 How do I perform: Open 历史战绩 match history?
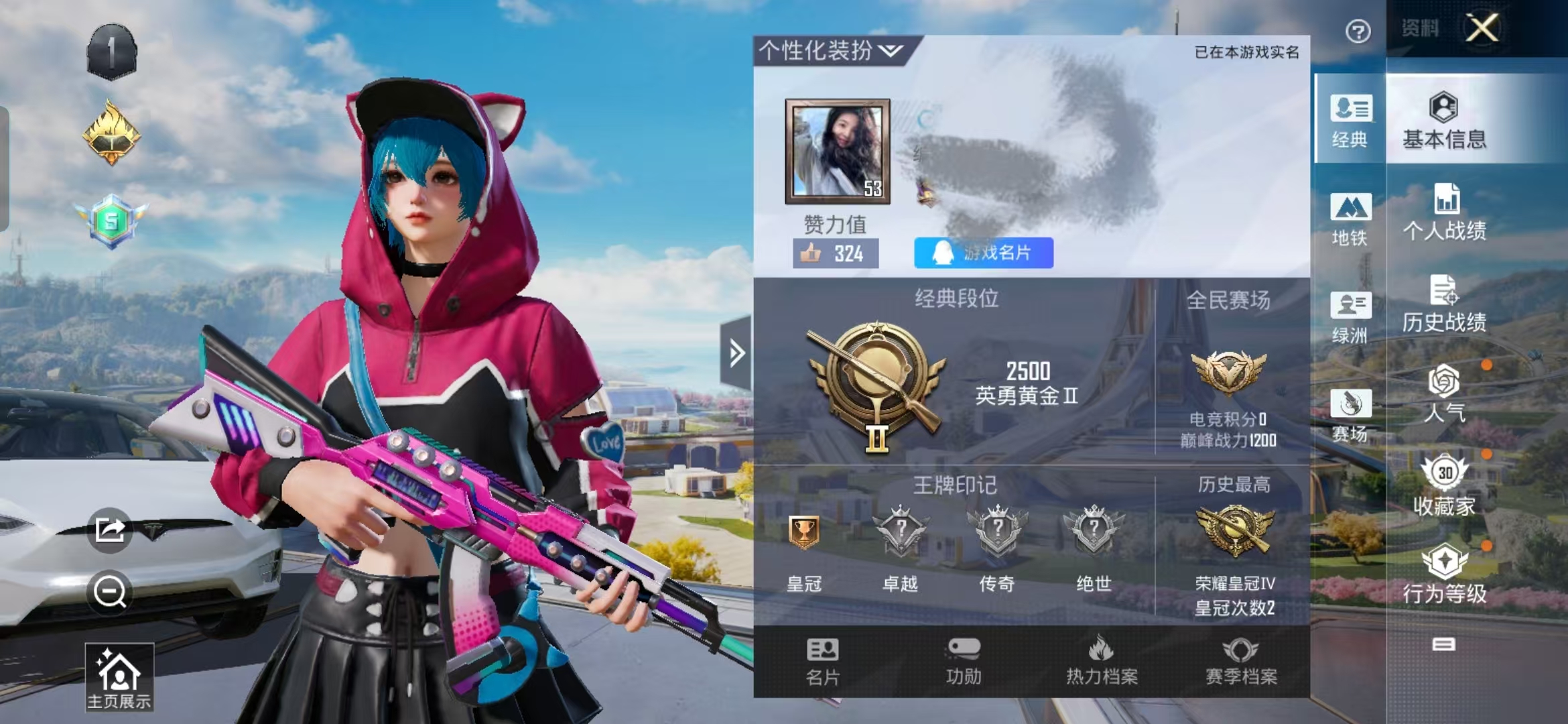[1444, 304]
